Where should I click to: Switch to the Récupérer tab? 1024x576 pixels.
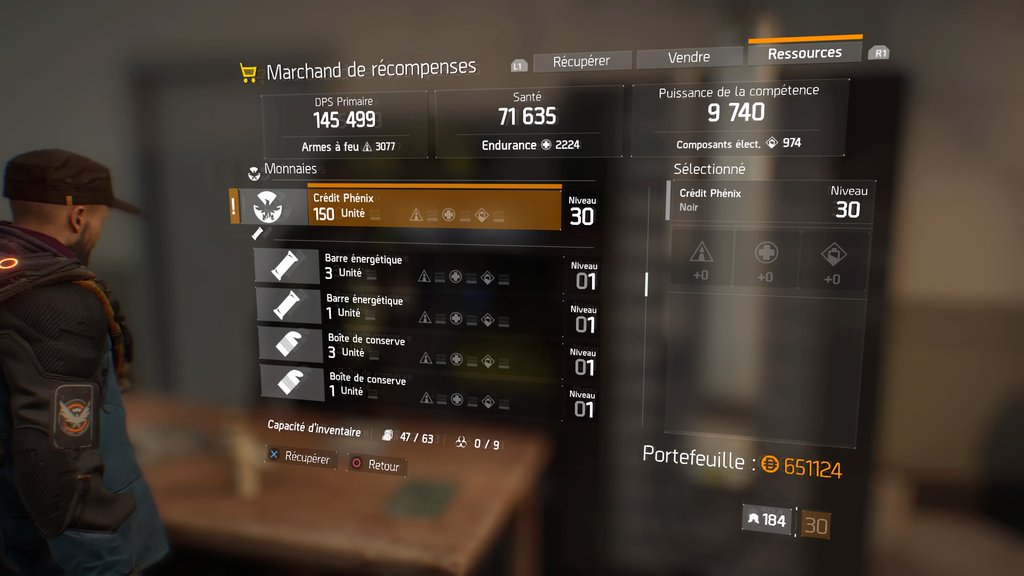tap(581, 61)
